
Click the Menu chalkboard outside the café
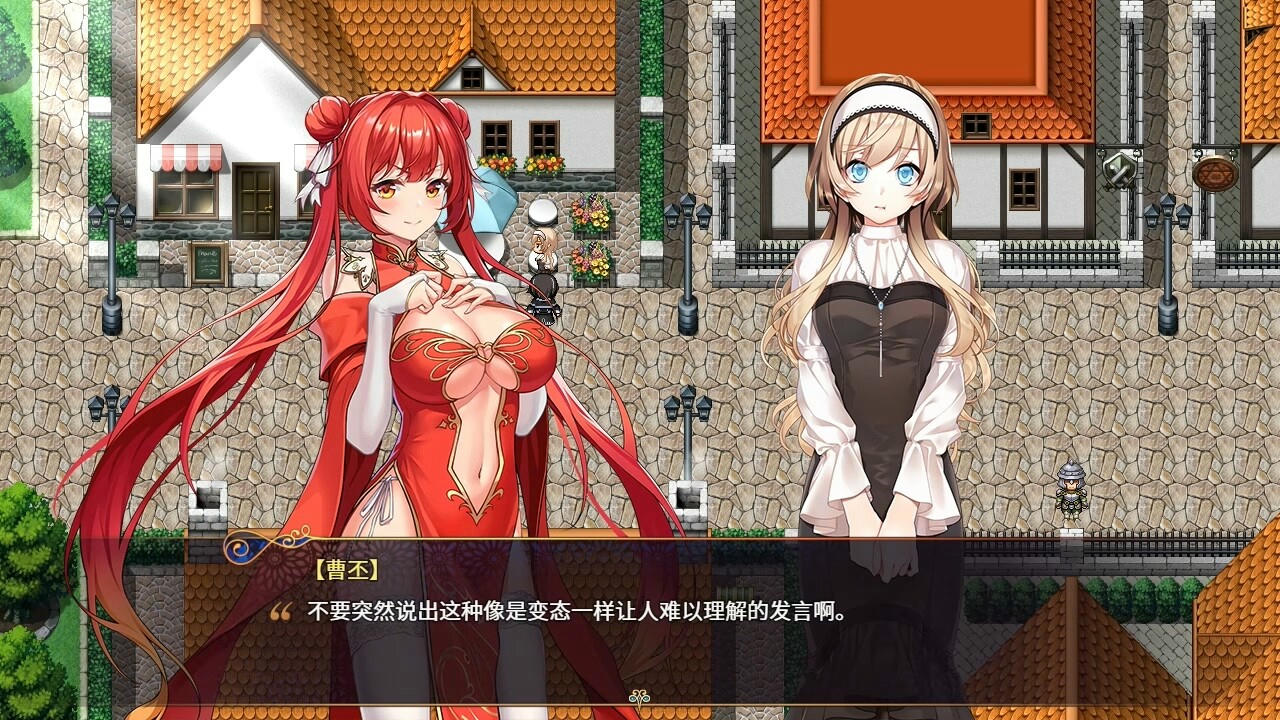coord(208,262)
